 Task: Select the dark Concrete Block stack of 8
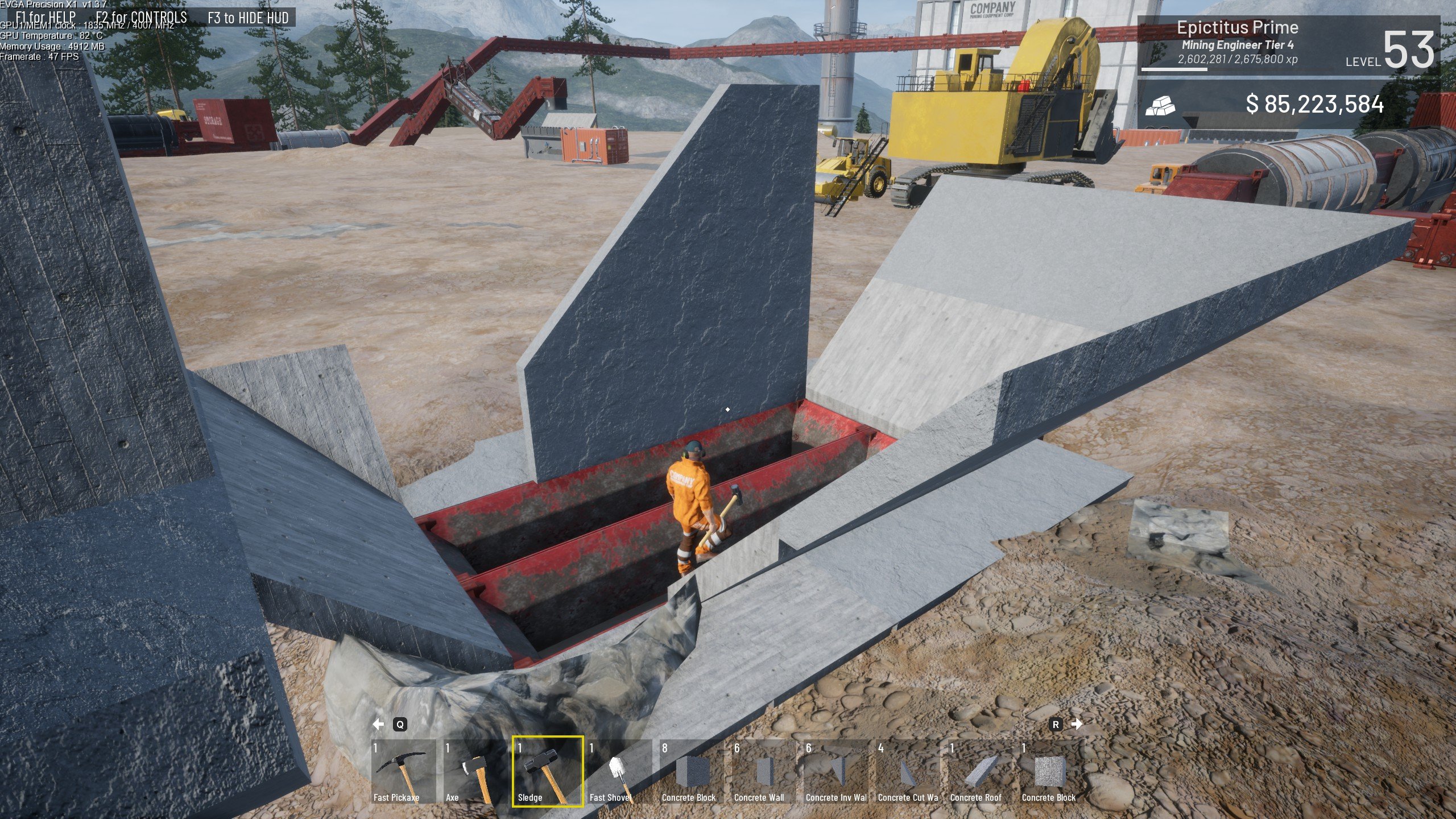click(692, 771)
